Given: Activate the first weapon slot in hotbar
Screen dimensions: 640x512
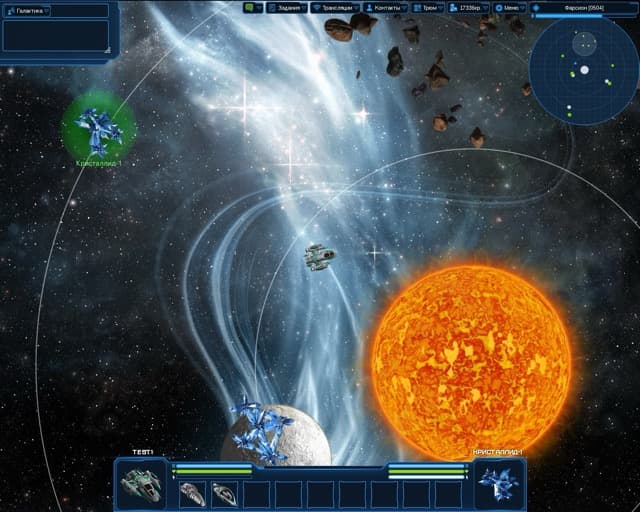Looking at the screenshot, I should tap(193, 493).
